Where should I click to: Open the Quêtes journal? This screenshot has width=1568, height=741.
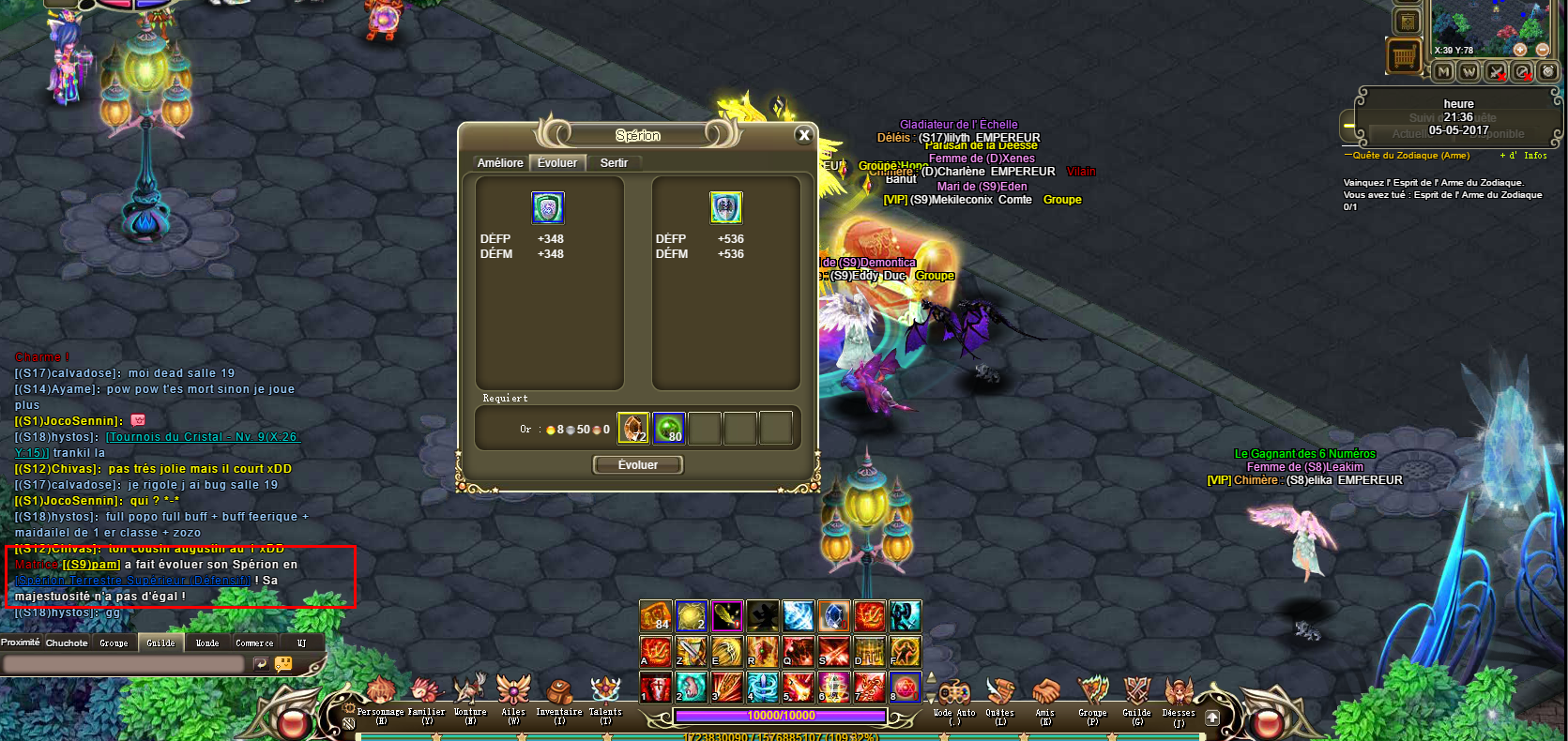(x=1000, y=697)
